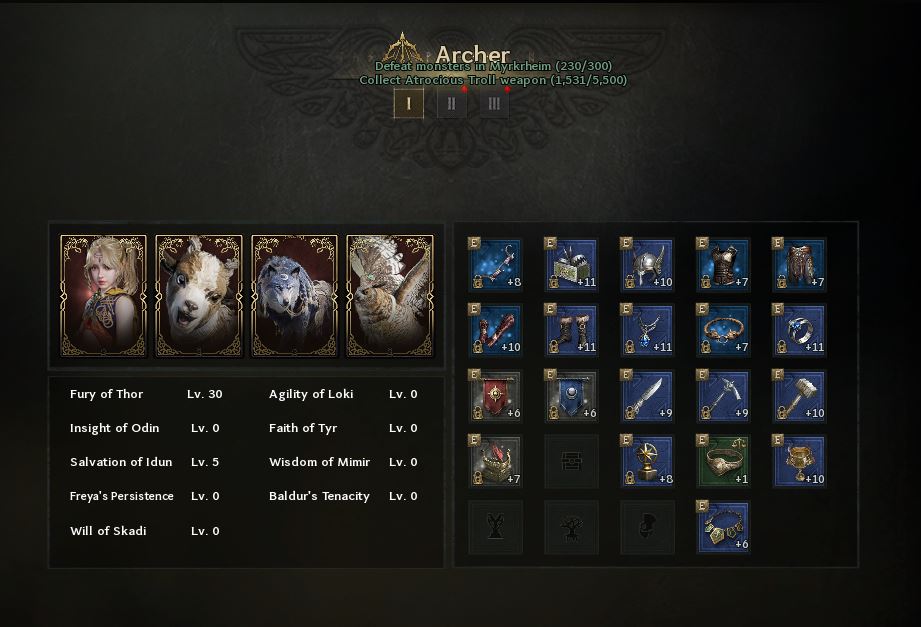Switch to preset tab II
Viewport: 921px width, 627px height.
[x=451, y=103]
